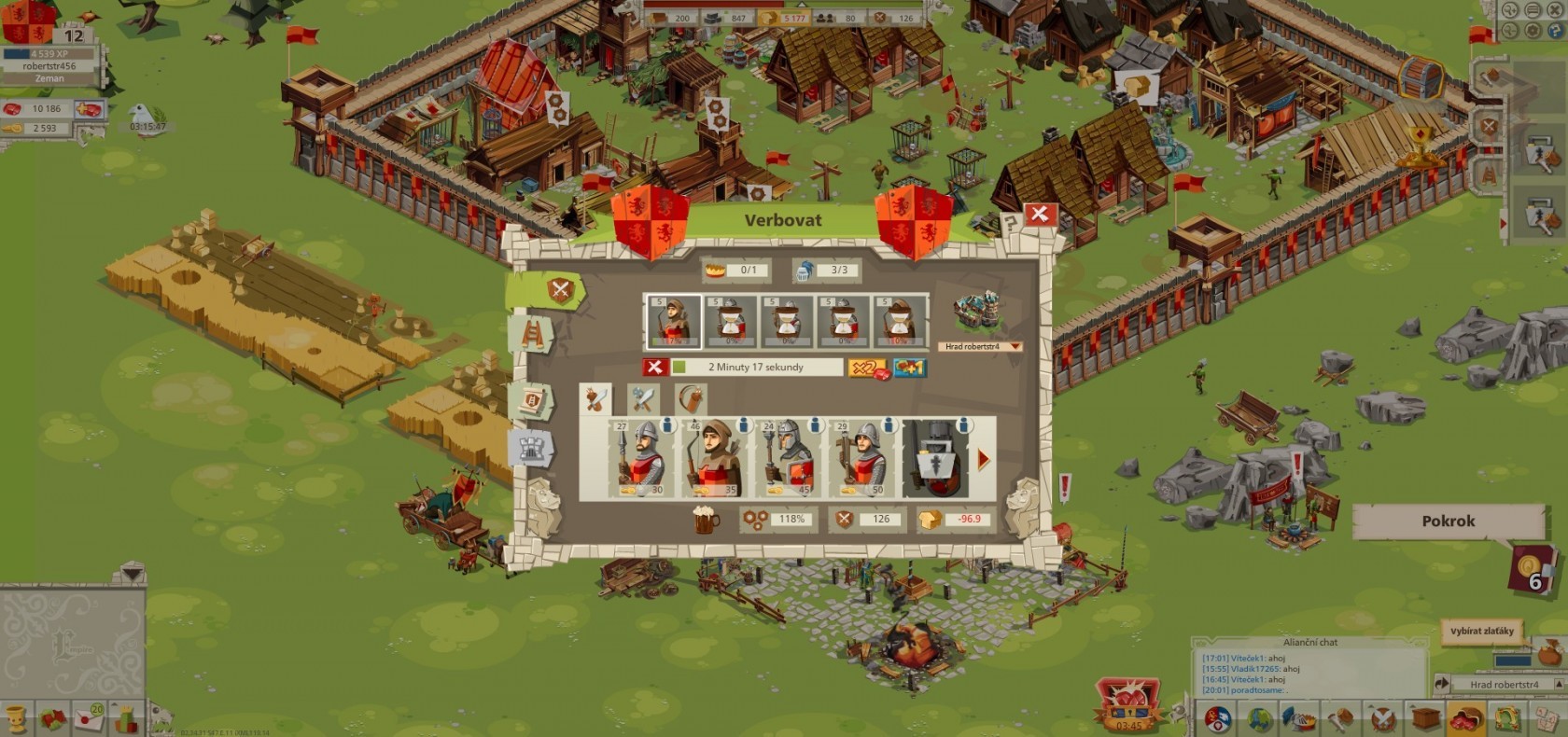Open the world map globe icon
Screen dimensions: 1568x737
click(x=1260, y=718)
